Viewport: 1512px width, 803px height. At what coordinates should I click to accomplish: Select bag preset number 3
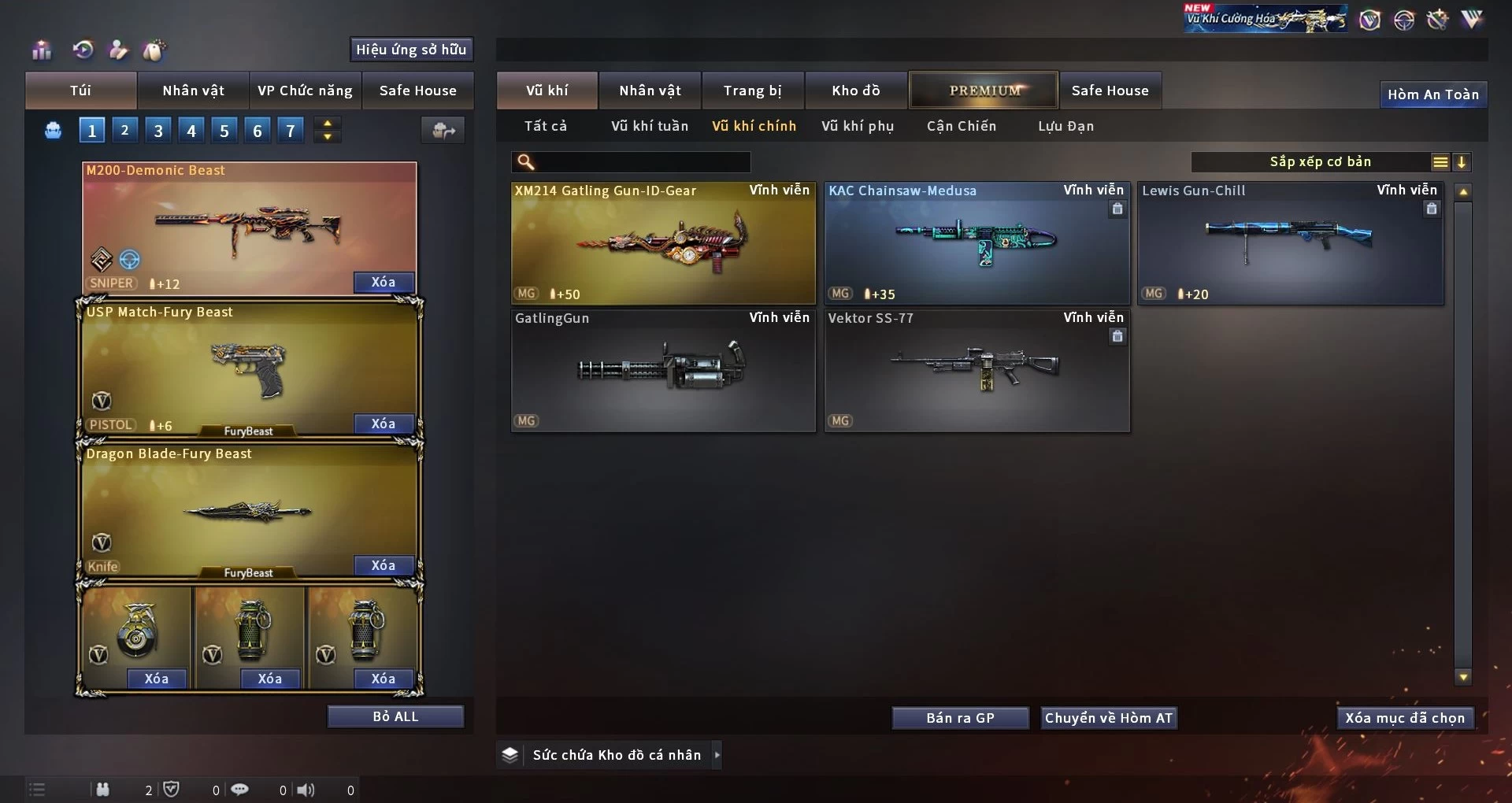[x=158, y=131]
